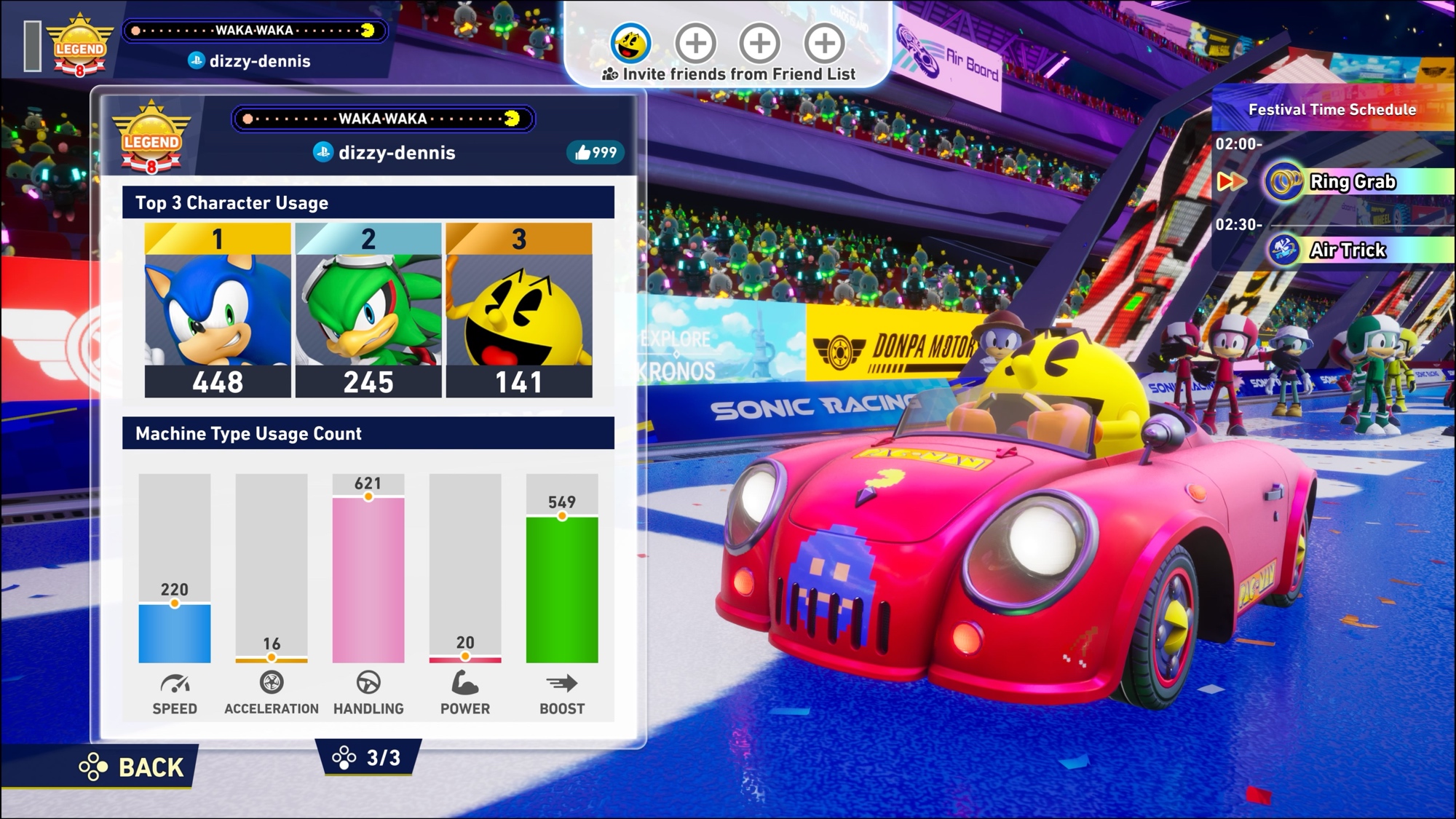Click the 3/3 page indicator
Screen dimensions: 1456x819
368,757
